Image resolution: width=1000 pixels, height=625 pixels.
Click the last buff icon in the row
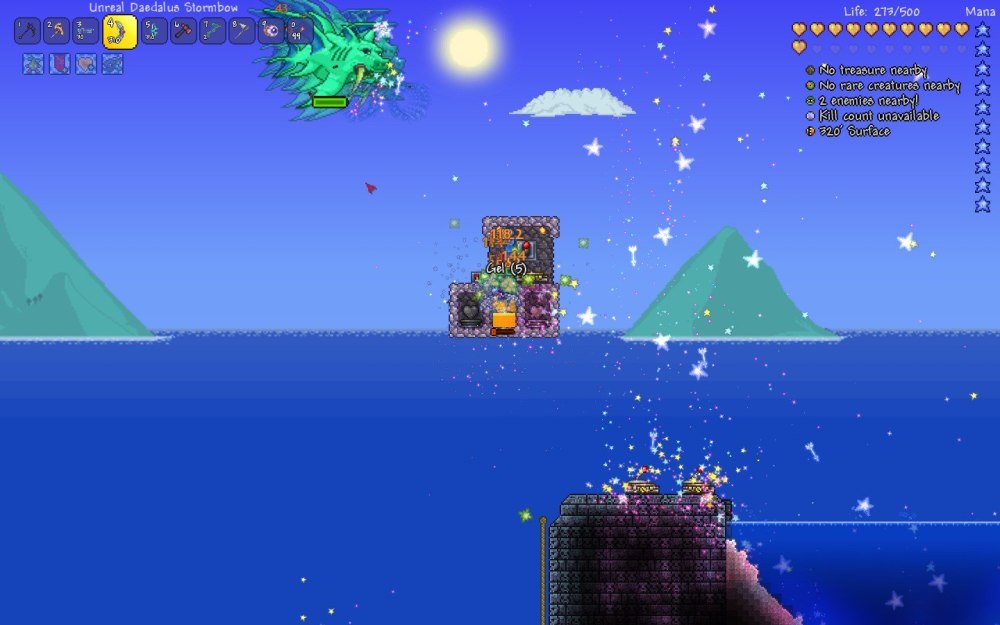tap(112, 64)
